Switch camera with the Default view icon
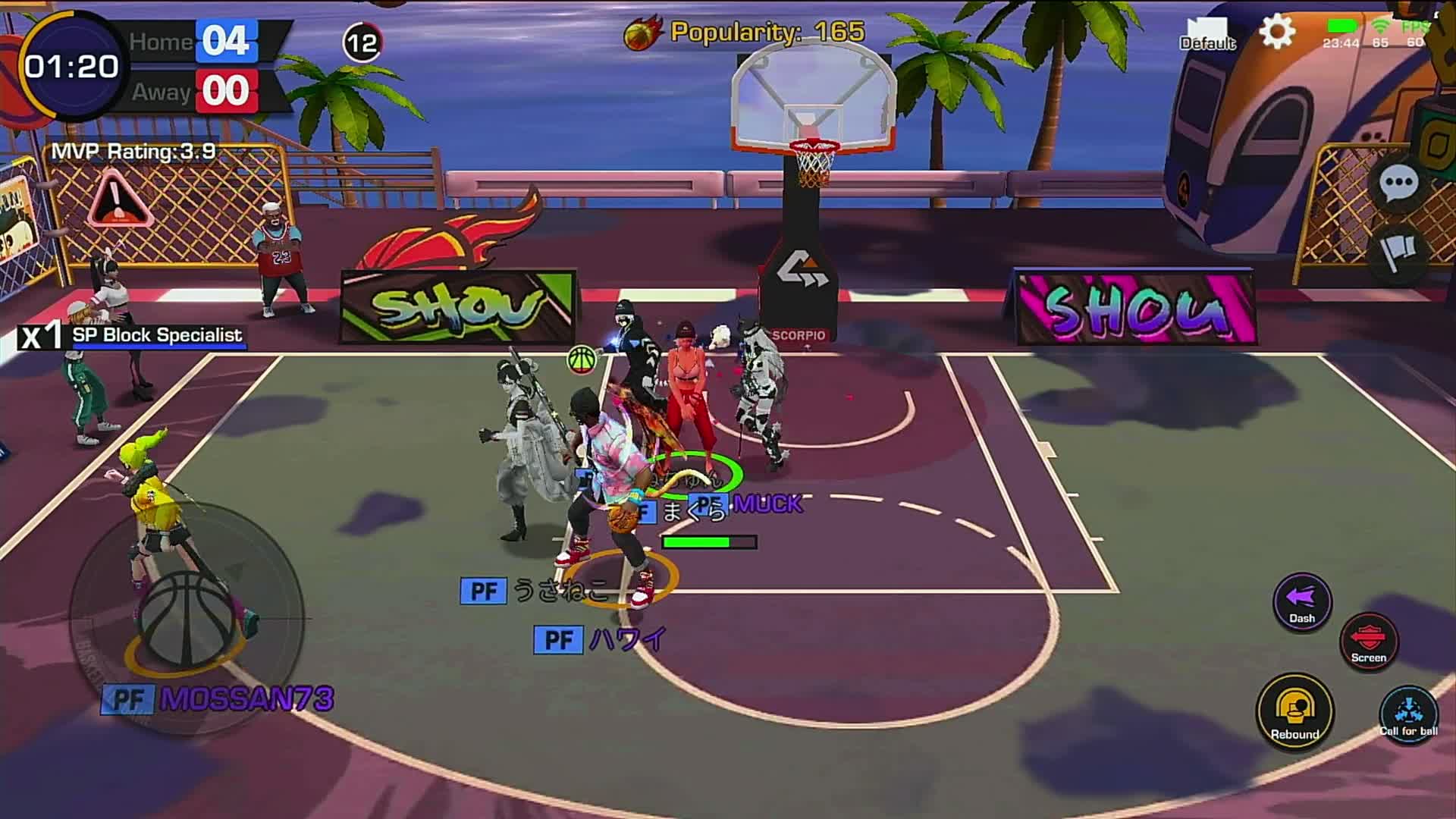This screenshot has width=1456, height=819. pyautogui.click(x=1207, y=34)
